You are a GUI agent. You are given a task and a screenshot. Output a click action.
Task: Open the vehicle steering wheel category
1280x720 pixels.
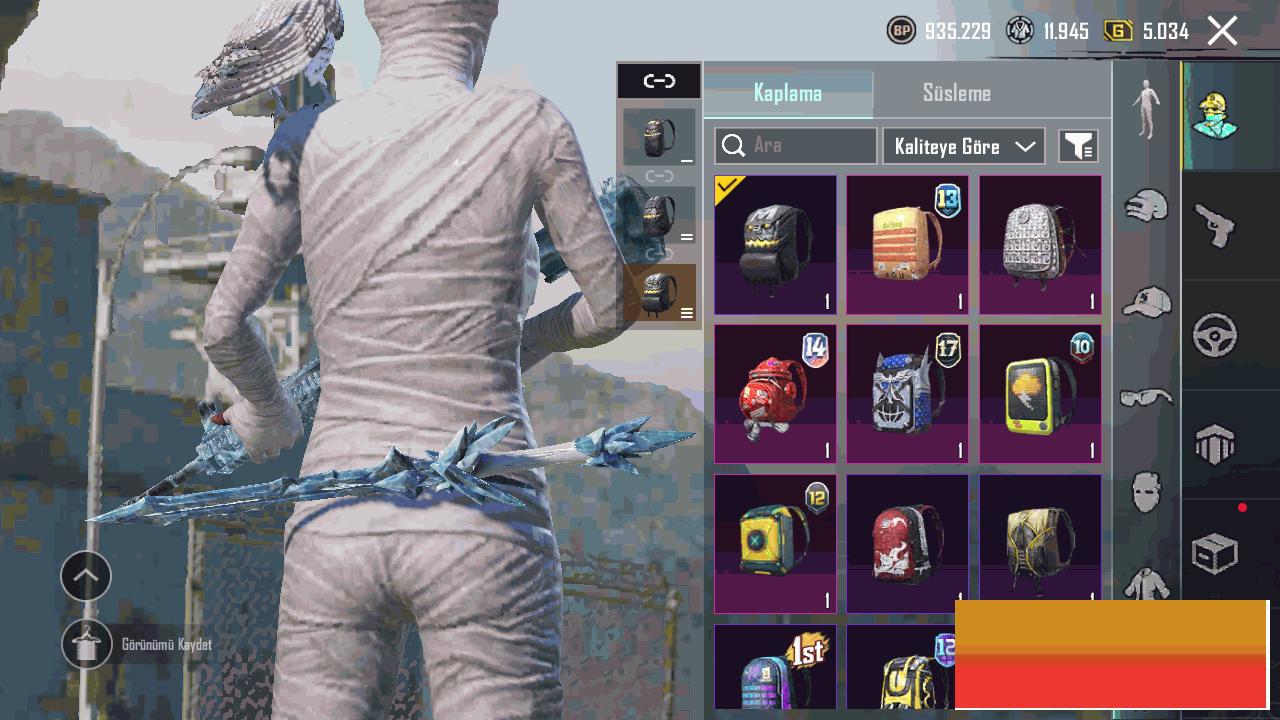[1214, 335]
